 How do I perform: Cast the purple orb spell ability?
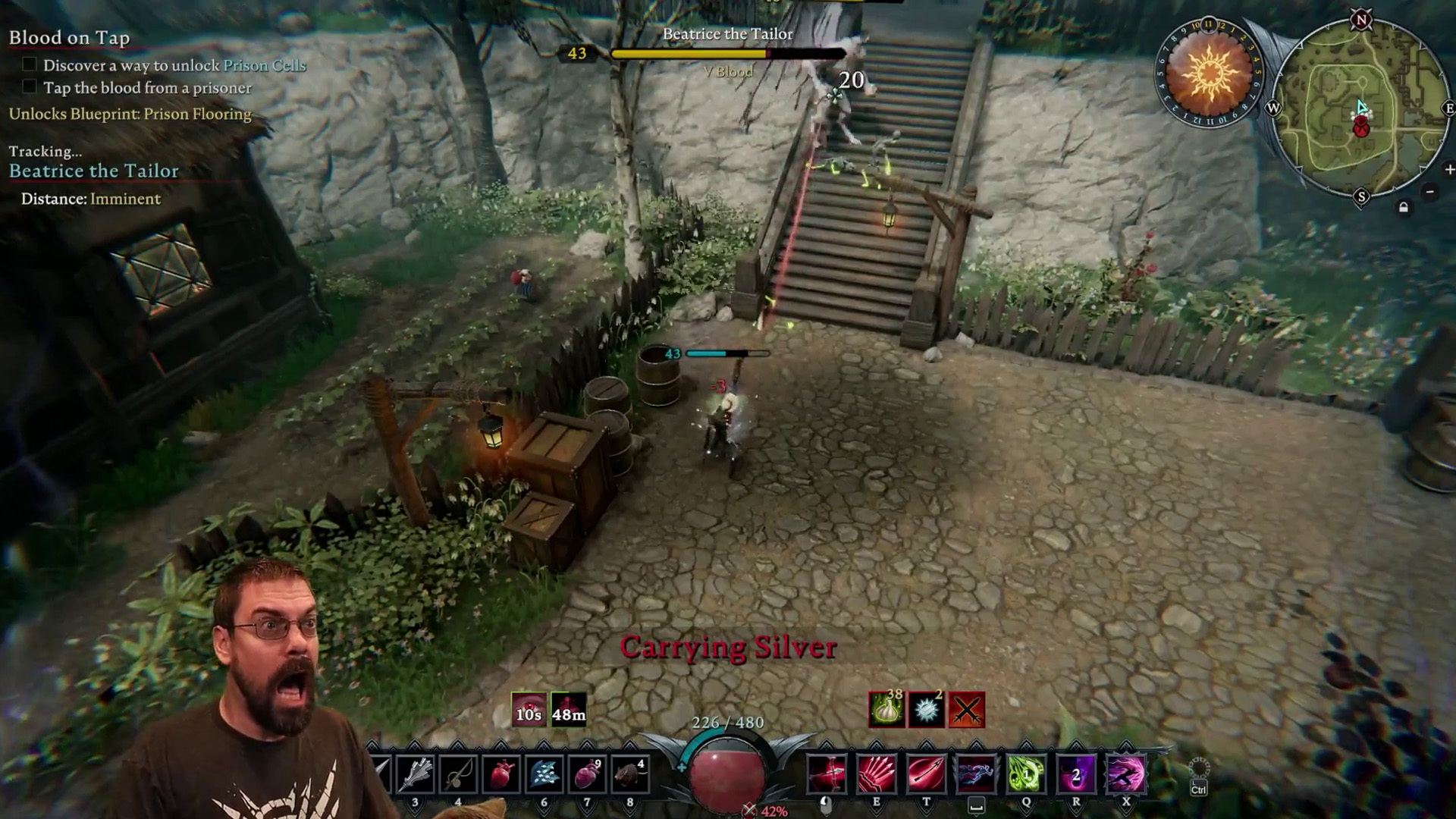point(1076,774)
